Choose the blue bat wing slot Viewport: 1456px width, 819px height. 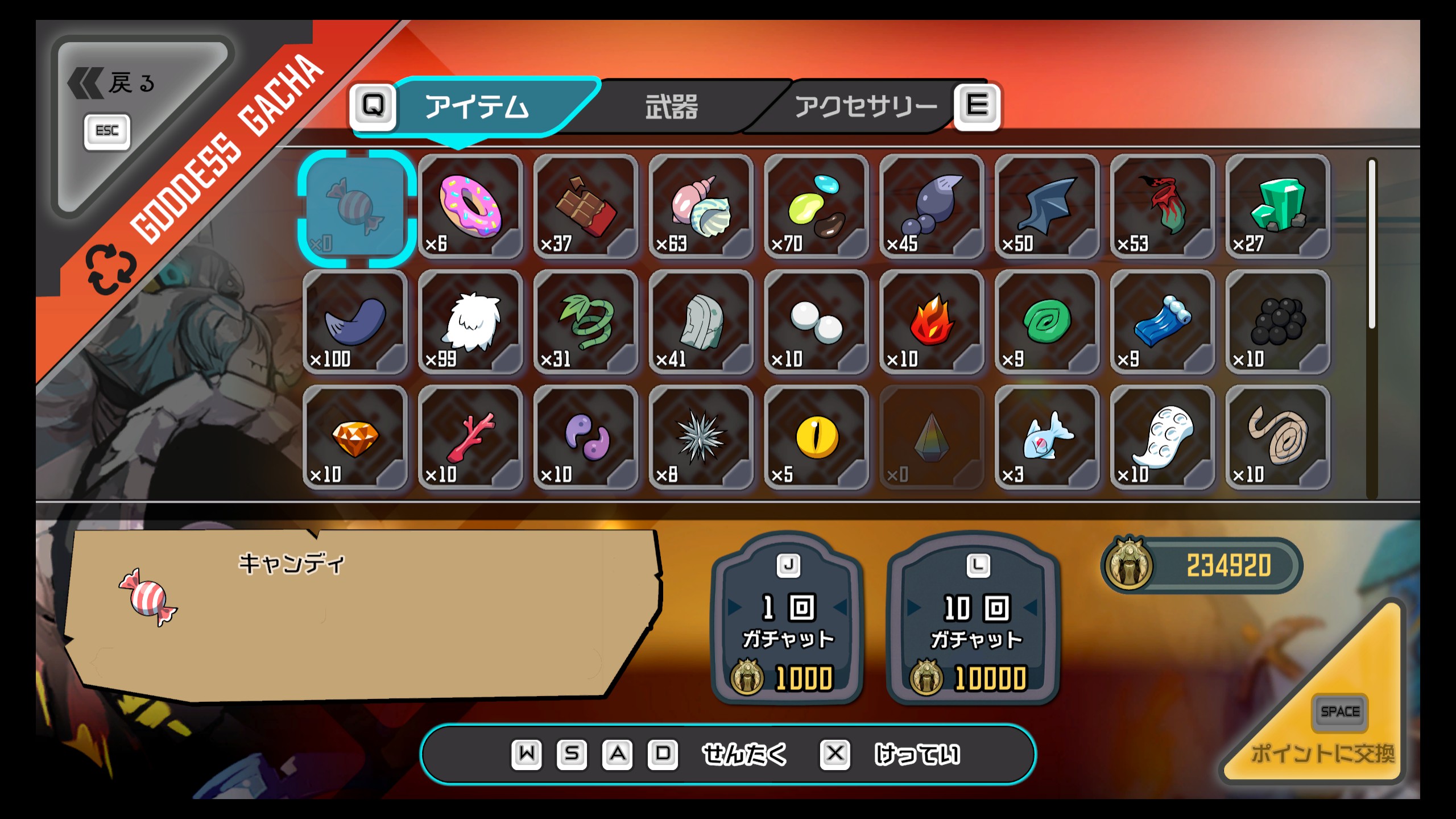point(1047,207)
